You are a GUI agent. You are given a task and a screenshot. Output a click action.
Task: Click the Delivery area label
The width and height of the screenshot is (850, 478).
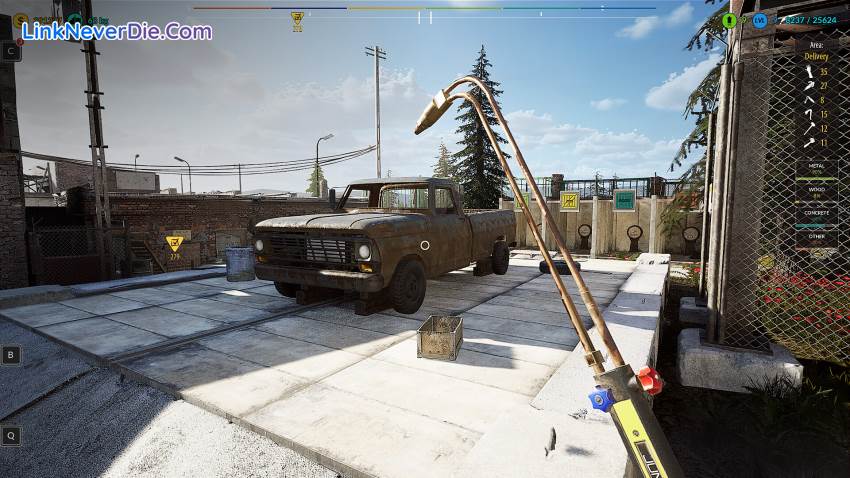tap(816, 57)
